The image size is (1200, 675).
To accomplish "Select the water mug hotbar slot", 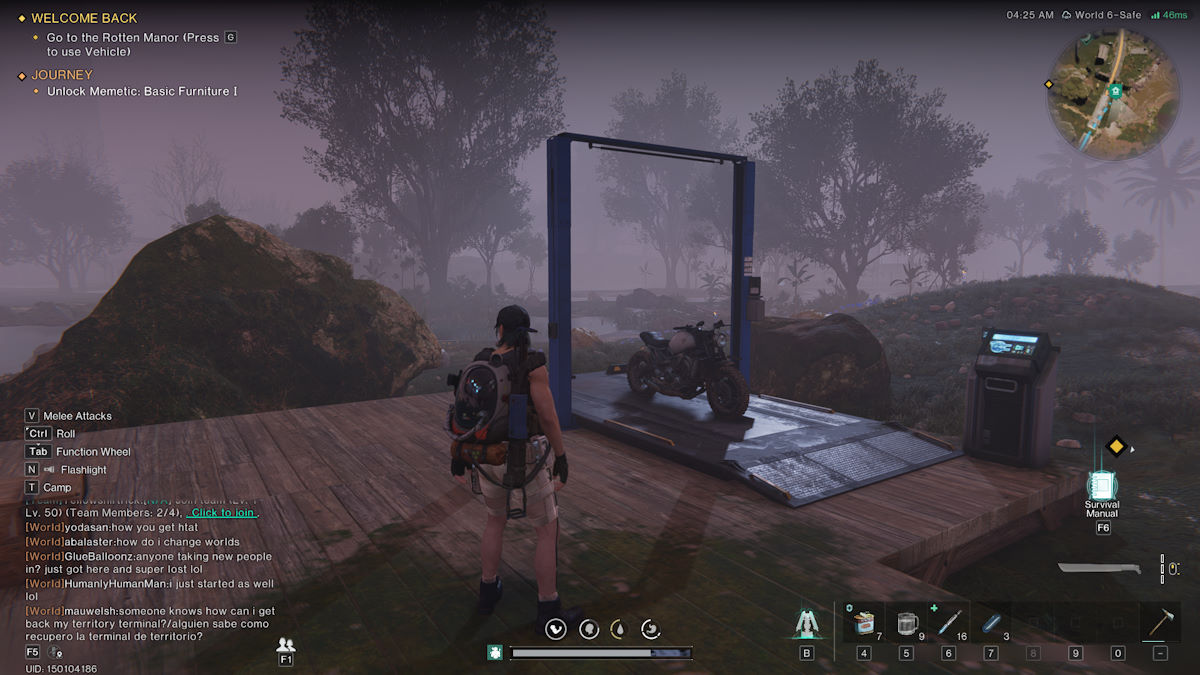I will click(x=907, y=623).
